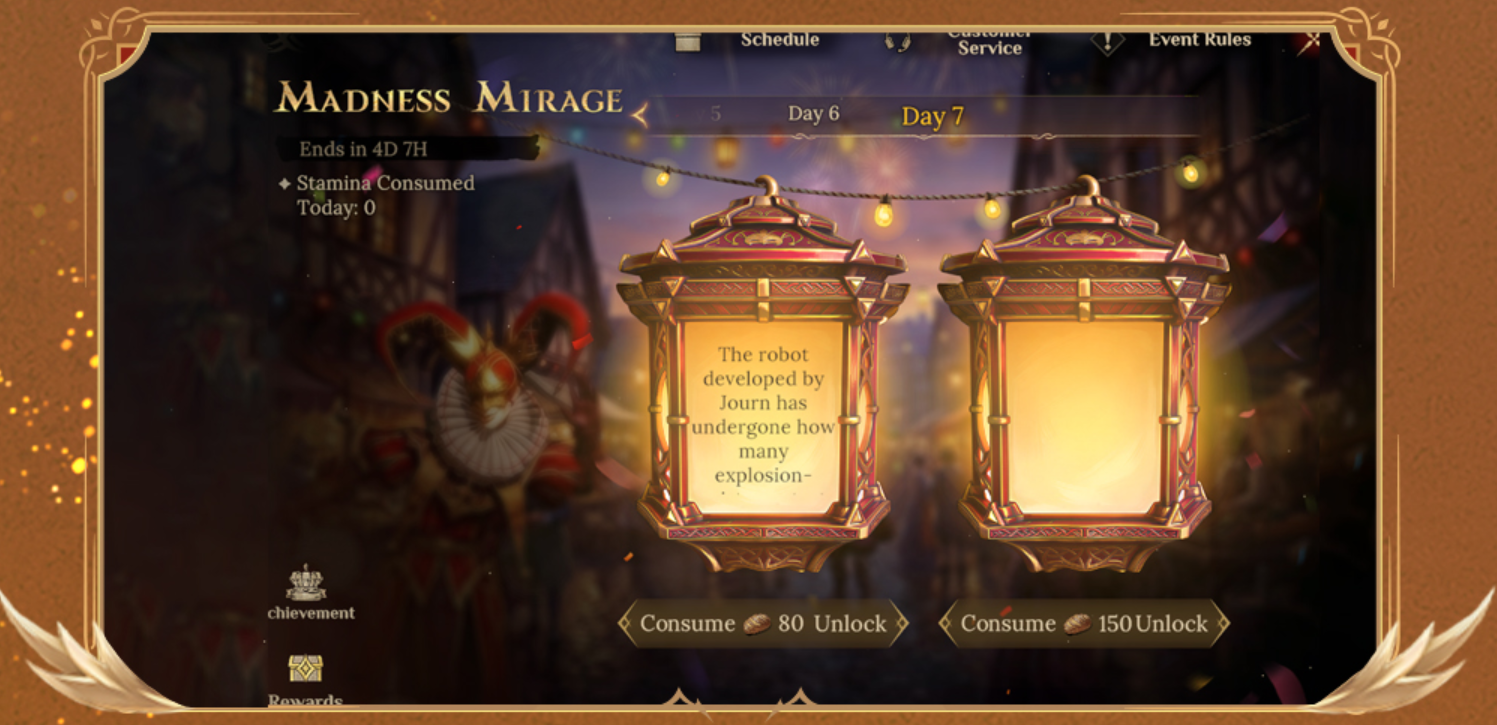Go to the previous day with left arrow

pyautogui.click(x=640, y=117)
